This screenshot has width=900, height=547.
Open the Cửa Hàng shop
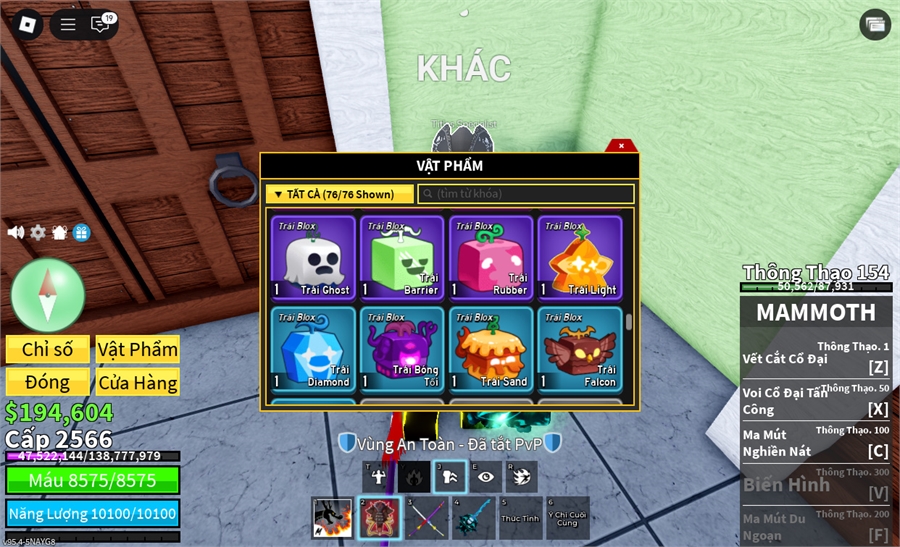pos(138,382)
